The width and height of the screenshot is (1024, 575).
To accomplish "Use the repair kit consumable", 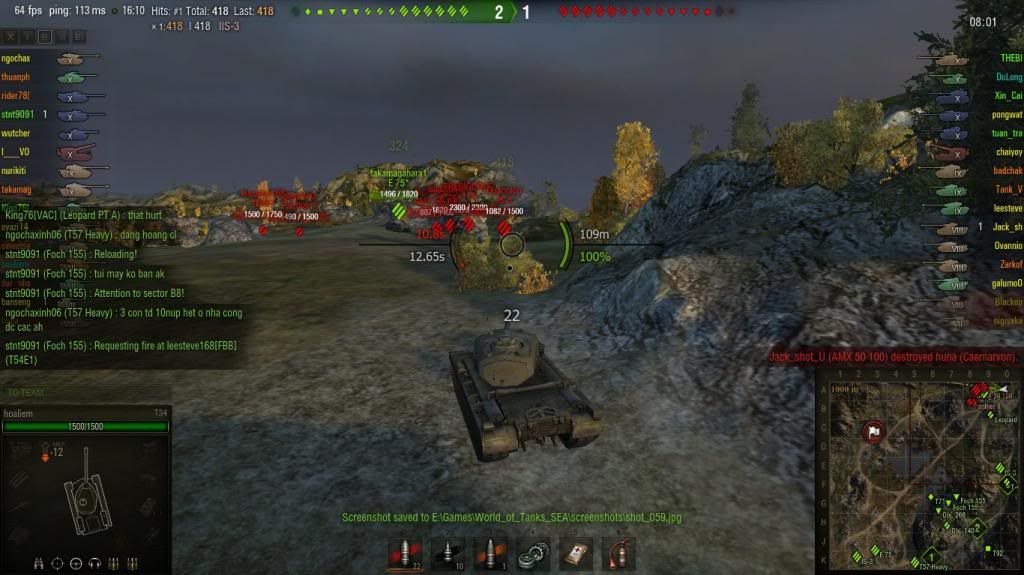I will click(x=533, y=554).
